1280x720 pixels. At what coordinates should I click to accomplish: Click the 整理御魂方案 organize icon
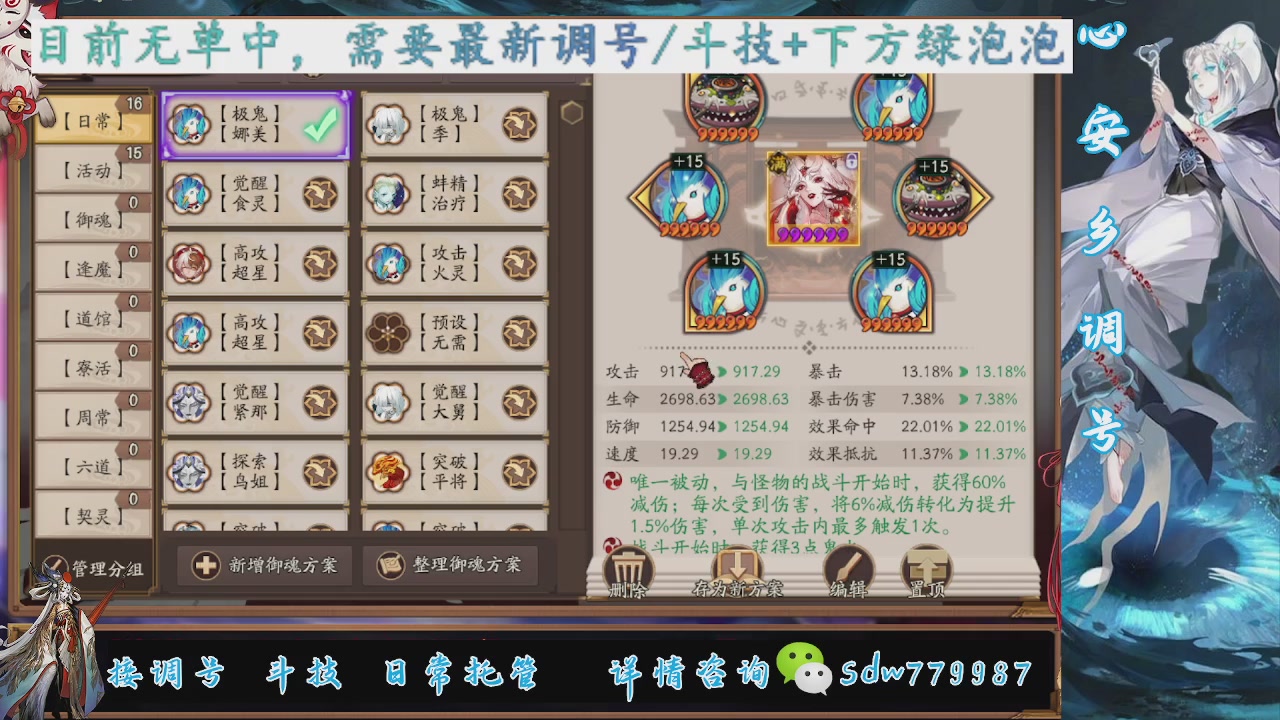390,565
